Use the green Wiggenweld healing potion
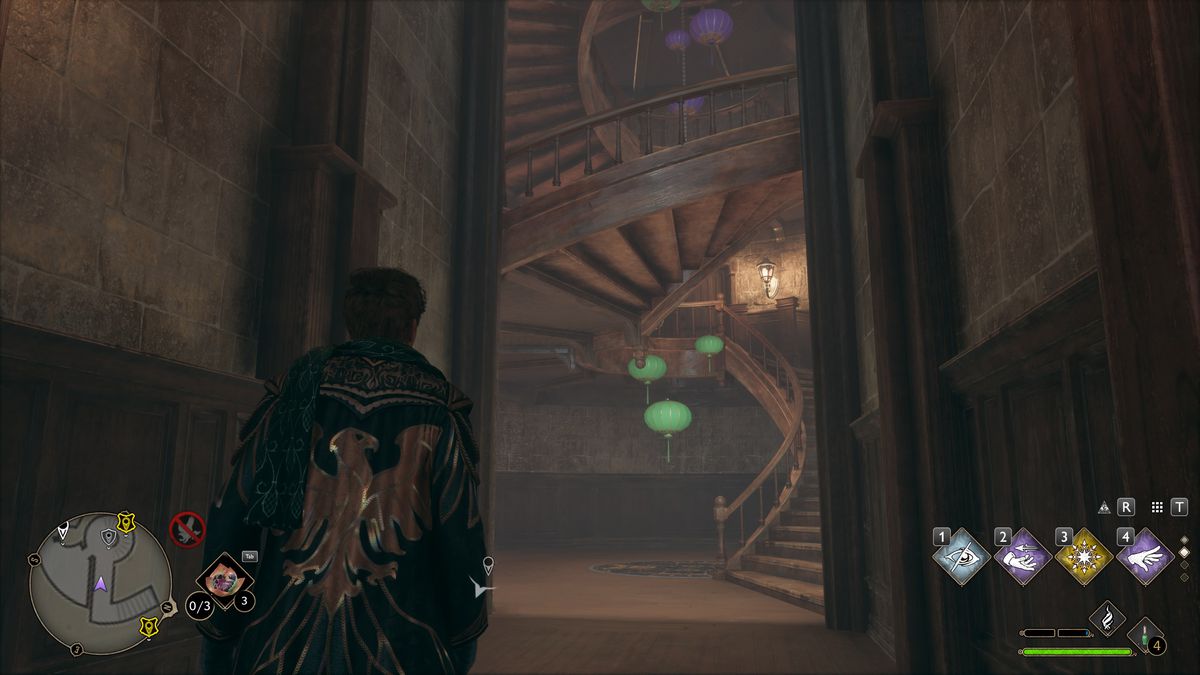Screen dimensions: 1200x675 point(1144,635)
